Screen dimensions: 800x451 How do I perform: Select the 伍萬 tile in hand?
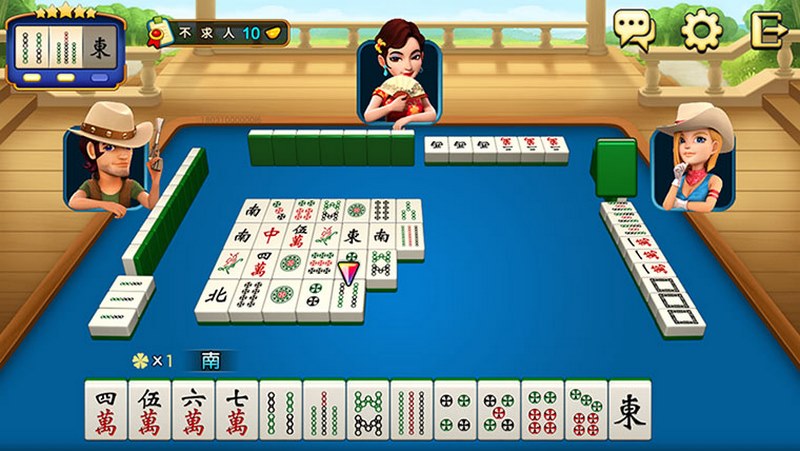tap(150, 410)
